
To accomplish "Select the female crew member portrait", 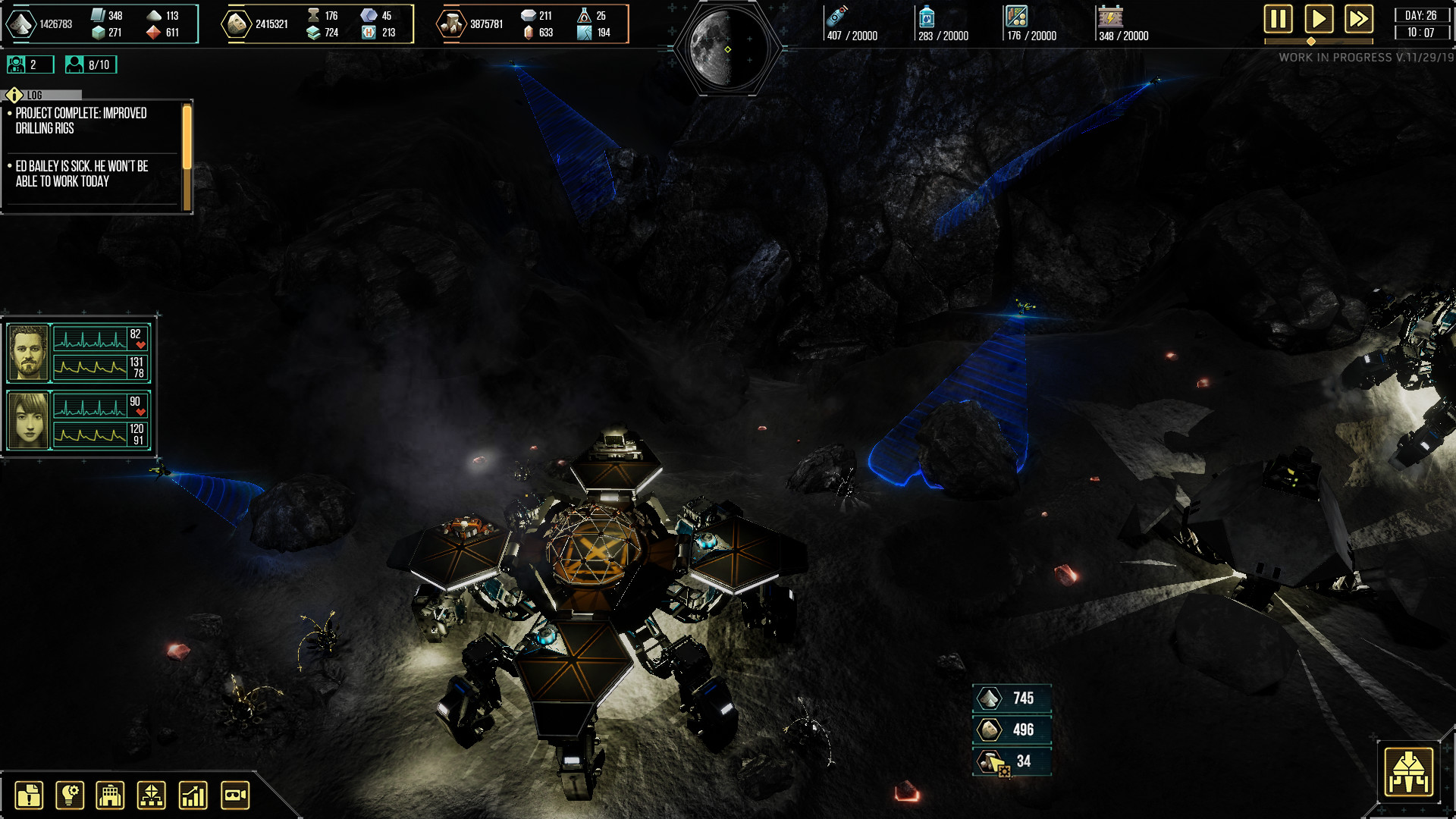I will [27, 419].
